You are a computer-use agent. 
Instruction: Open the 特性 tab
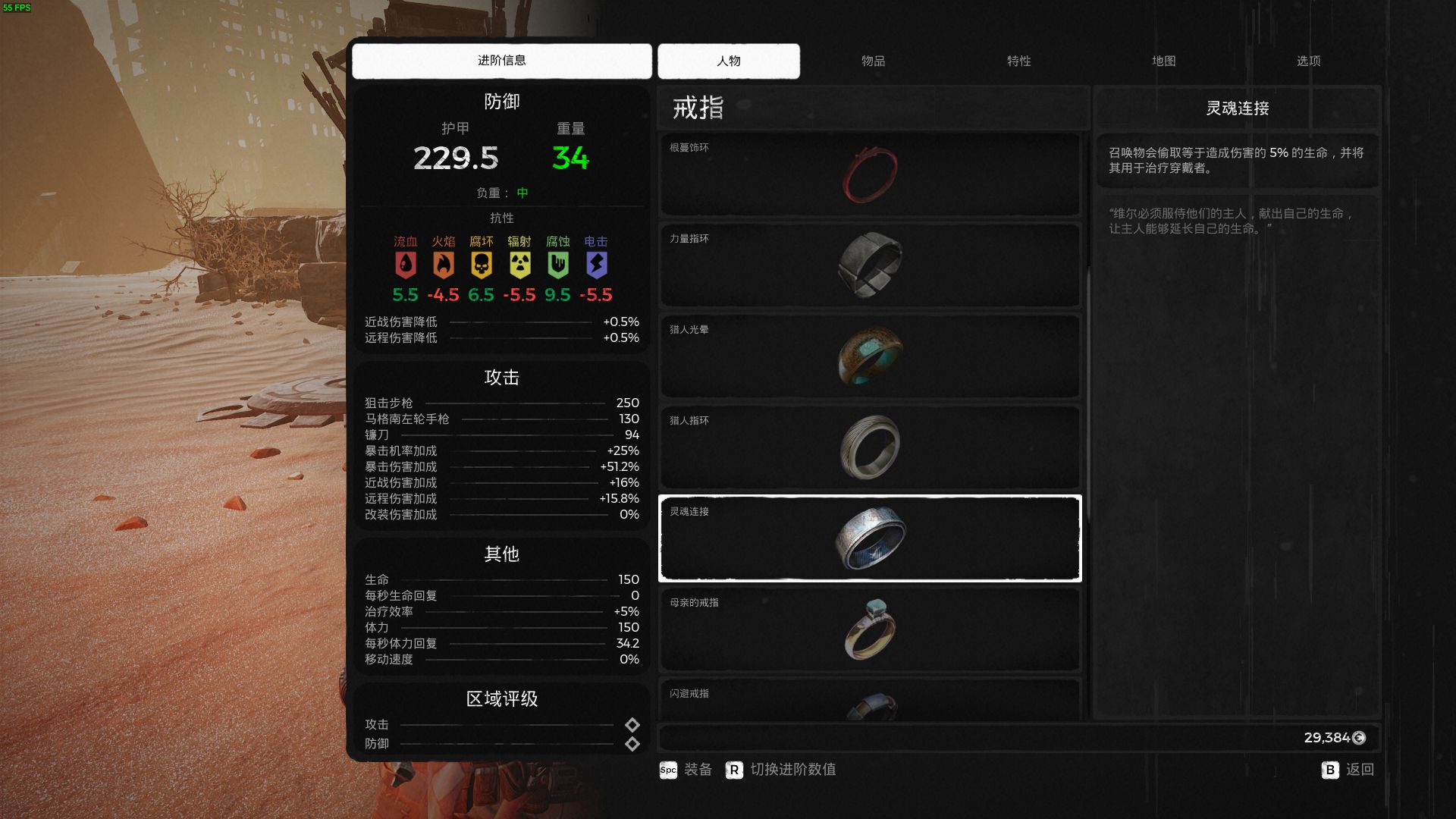coord(1018,61)
